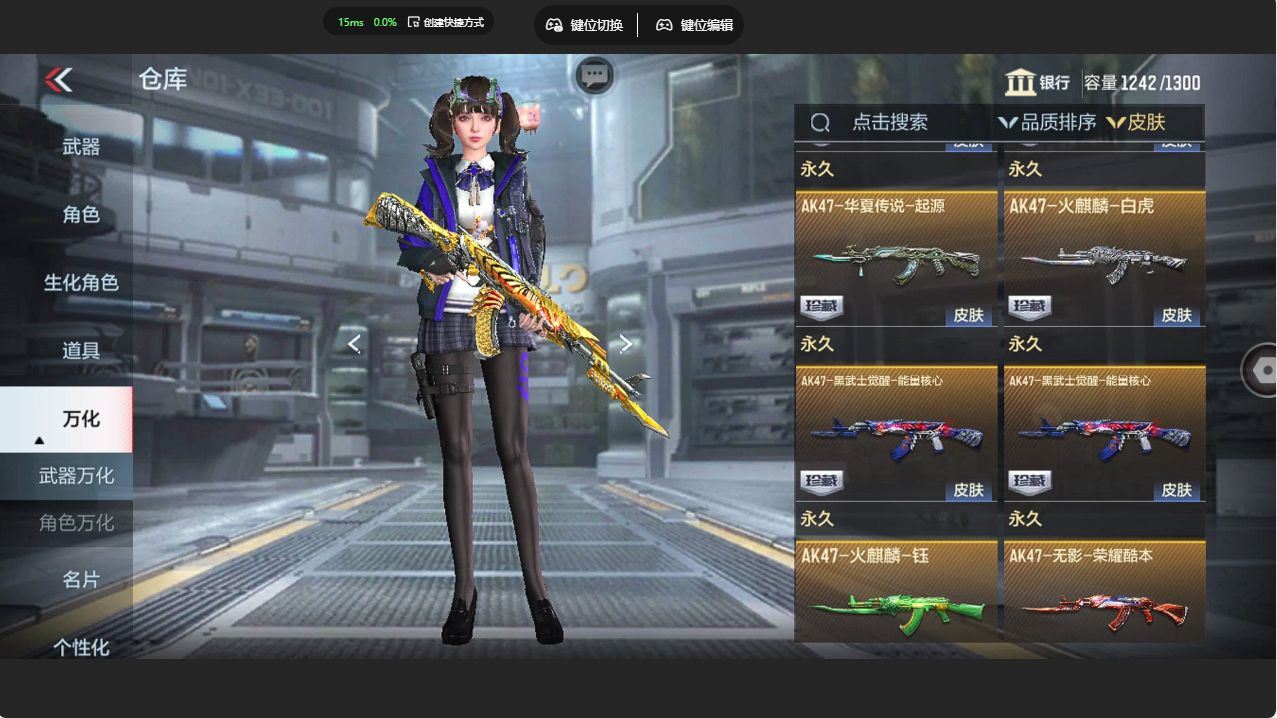
Task: Choose the AK47-火麒麟-钰 green skin
Action: click(x=896, y=594)
